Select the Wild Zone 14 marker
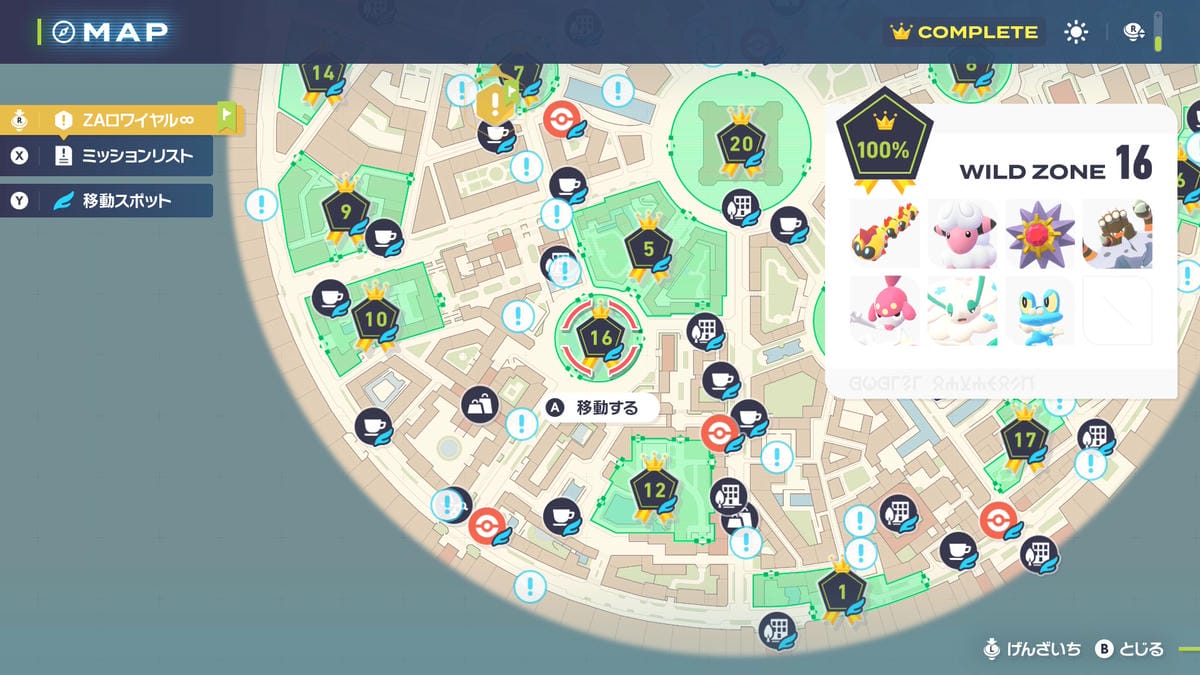 (323, 74)
